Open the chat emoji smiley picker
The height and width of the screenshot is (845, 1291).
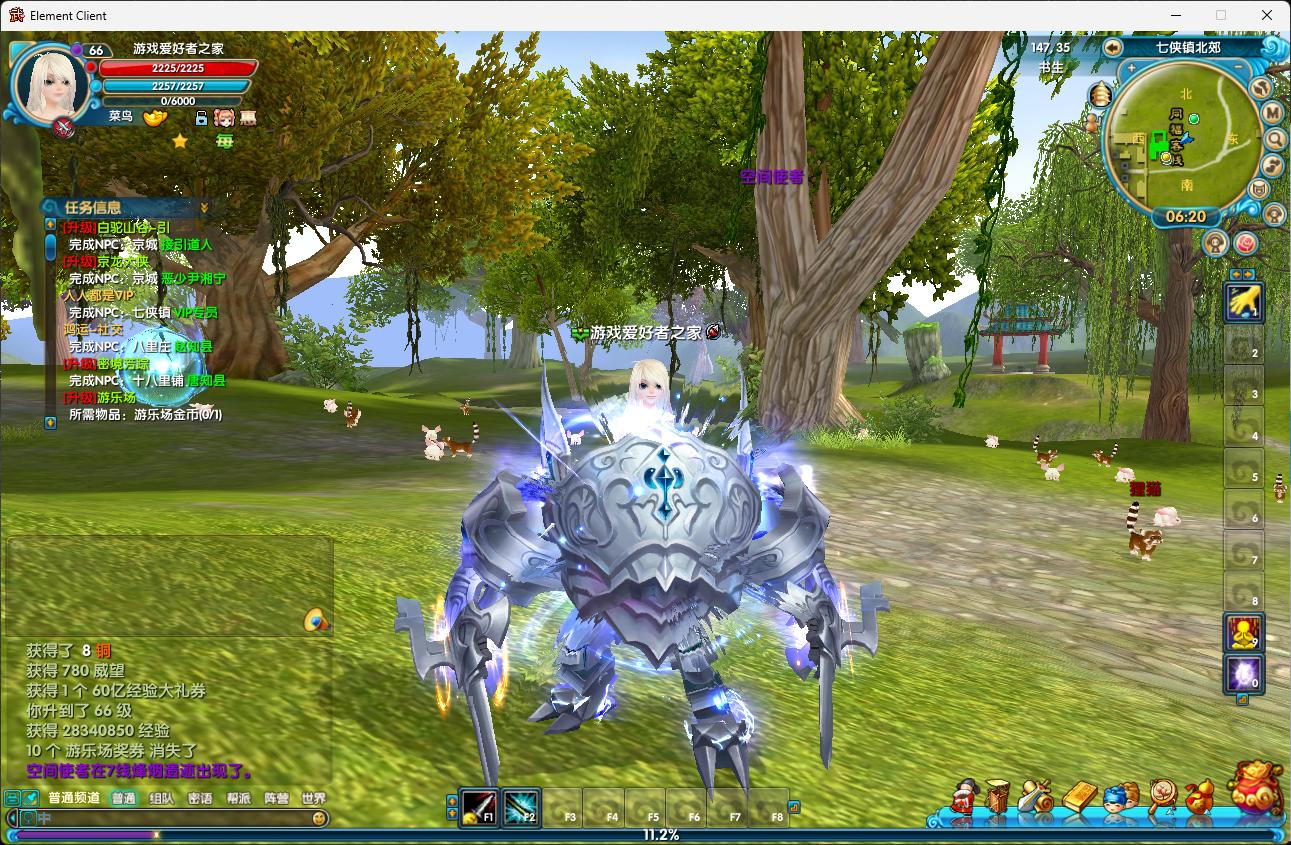[319, 818]
